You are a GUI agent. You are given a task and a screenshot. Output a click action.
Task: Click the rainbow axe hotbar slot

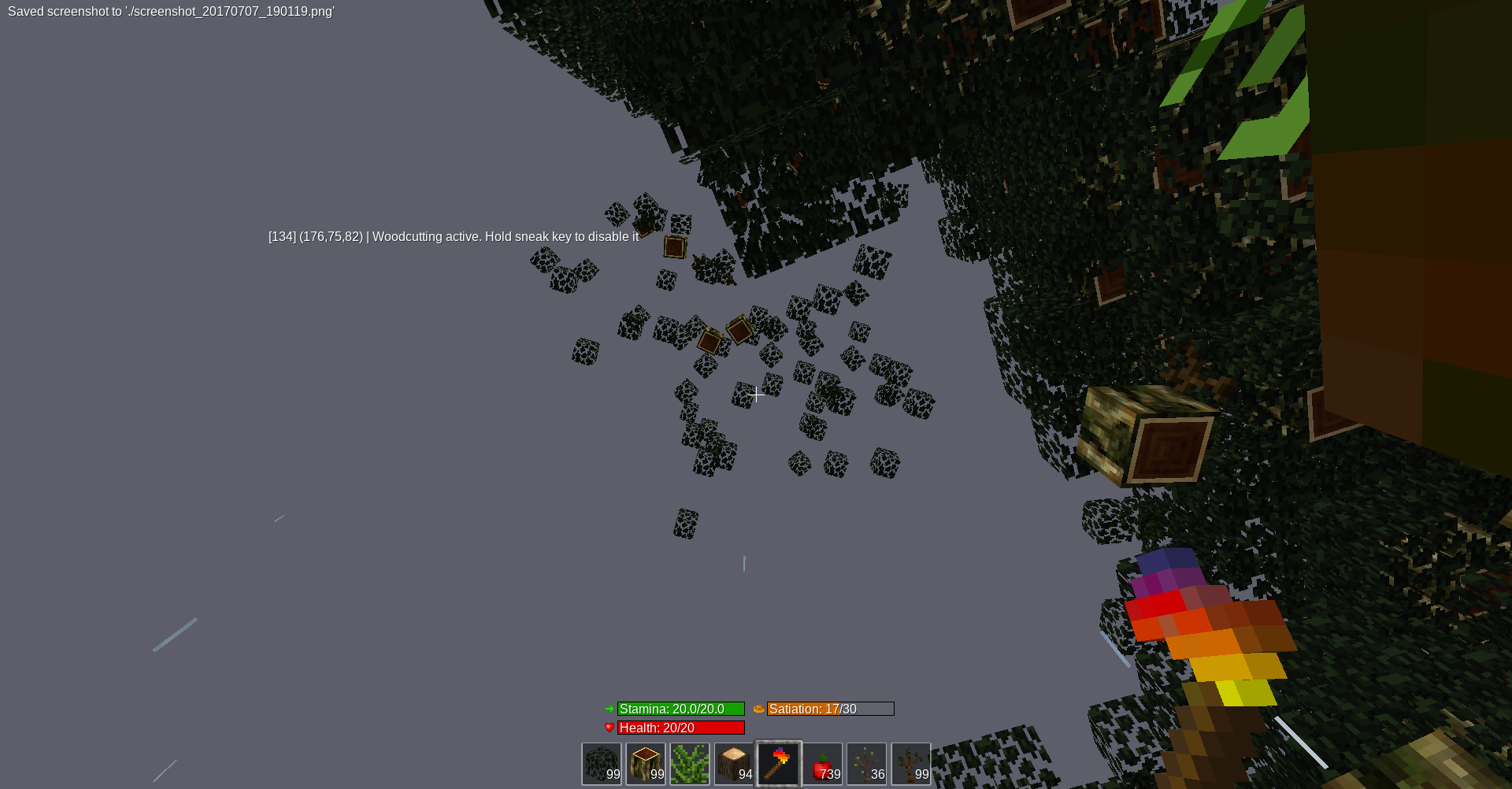[x=779, y=764]
